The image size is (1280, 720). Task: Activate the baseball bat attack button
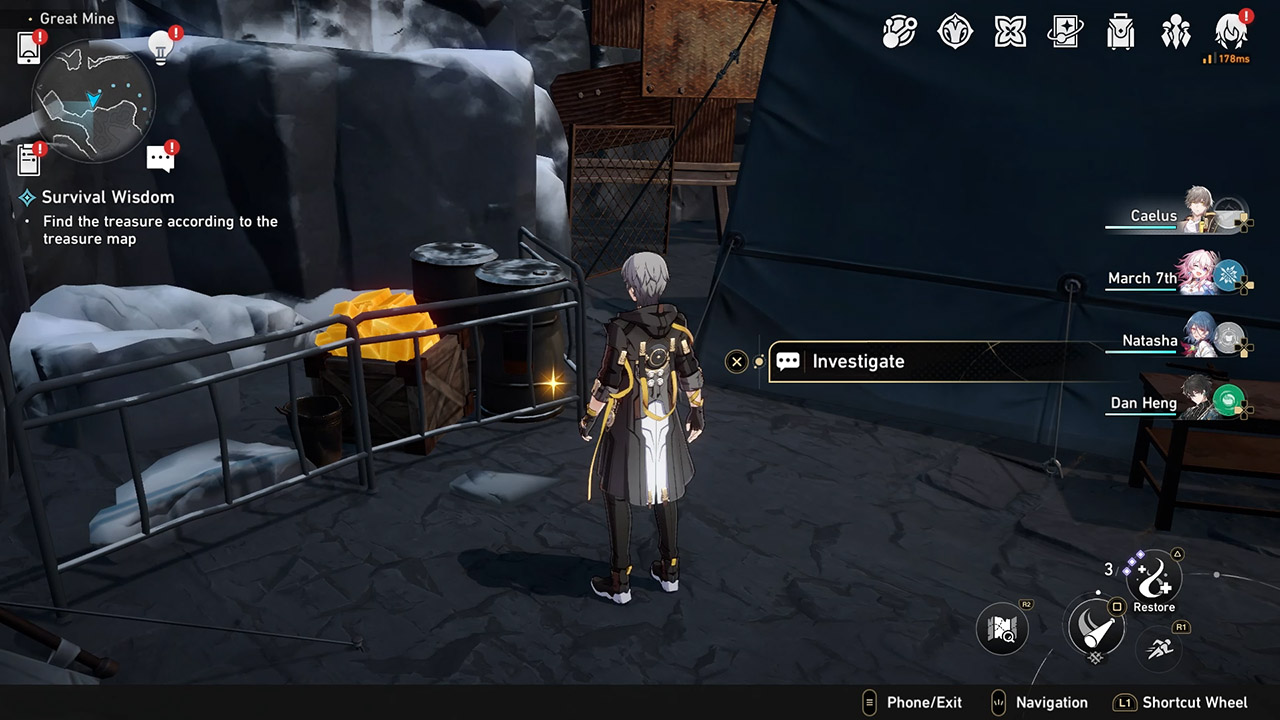(1094, 627)
